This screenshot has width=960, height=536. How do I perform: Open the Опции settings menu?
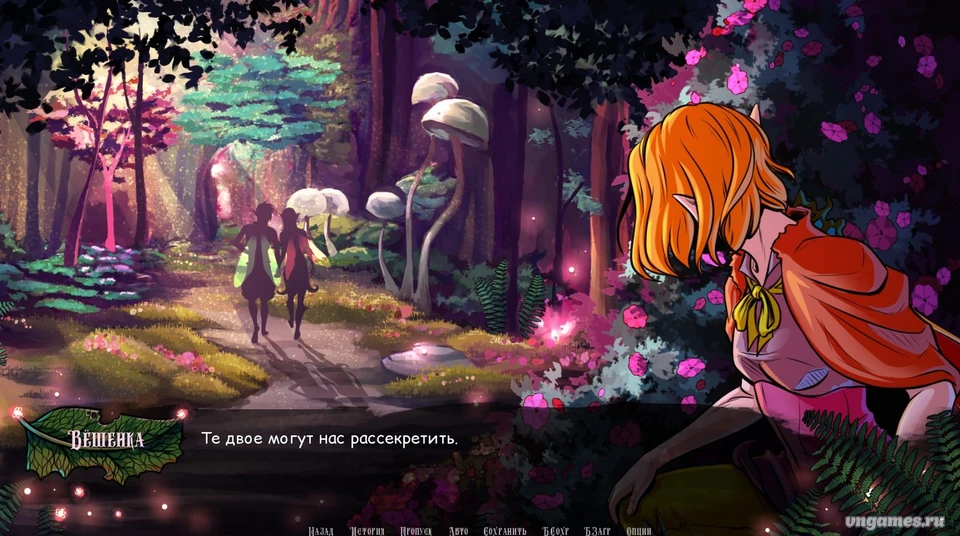(x=638, y=530)
